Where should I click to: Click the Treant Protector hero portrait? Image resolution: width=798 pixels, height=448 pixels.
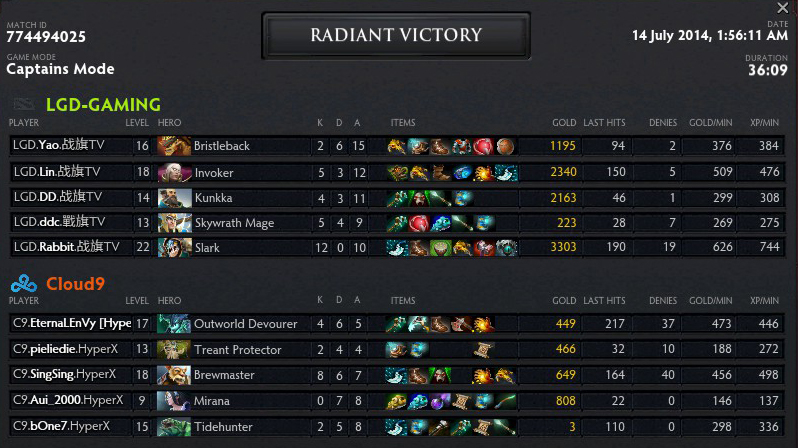(x=174, y=350)
